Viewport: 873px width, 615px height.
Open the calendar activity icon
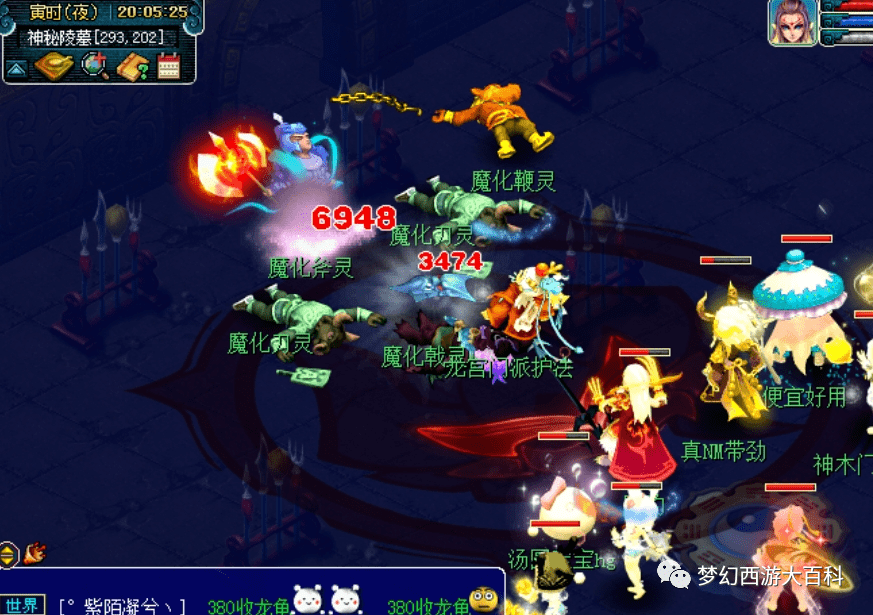coord(168,66)
